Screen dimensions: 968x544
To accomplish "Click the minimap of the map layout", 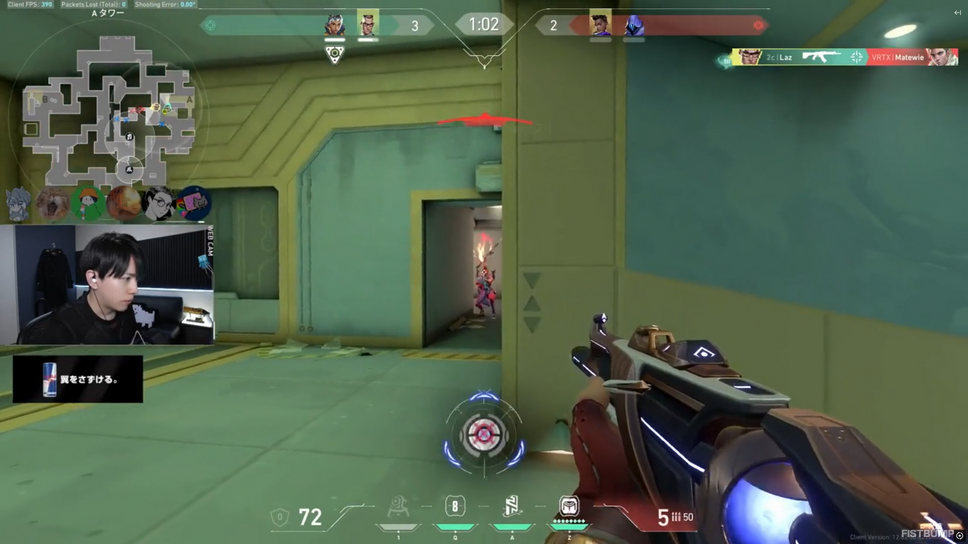I will (105, 108).
